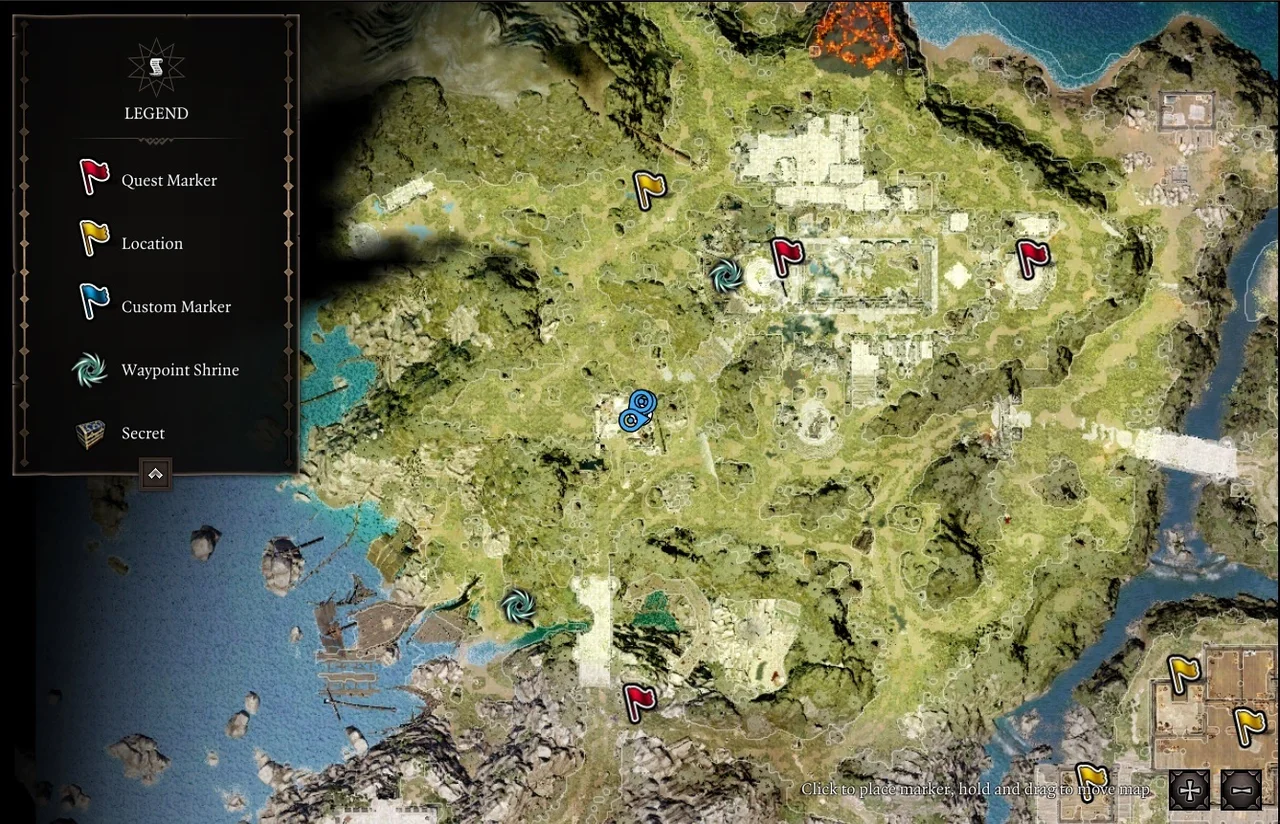Click the Waypoint Shrine legend entry
1280x824 pixels.
(x=179, y=370)
